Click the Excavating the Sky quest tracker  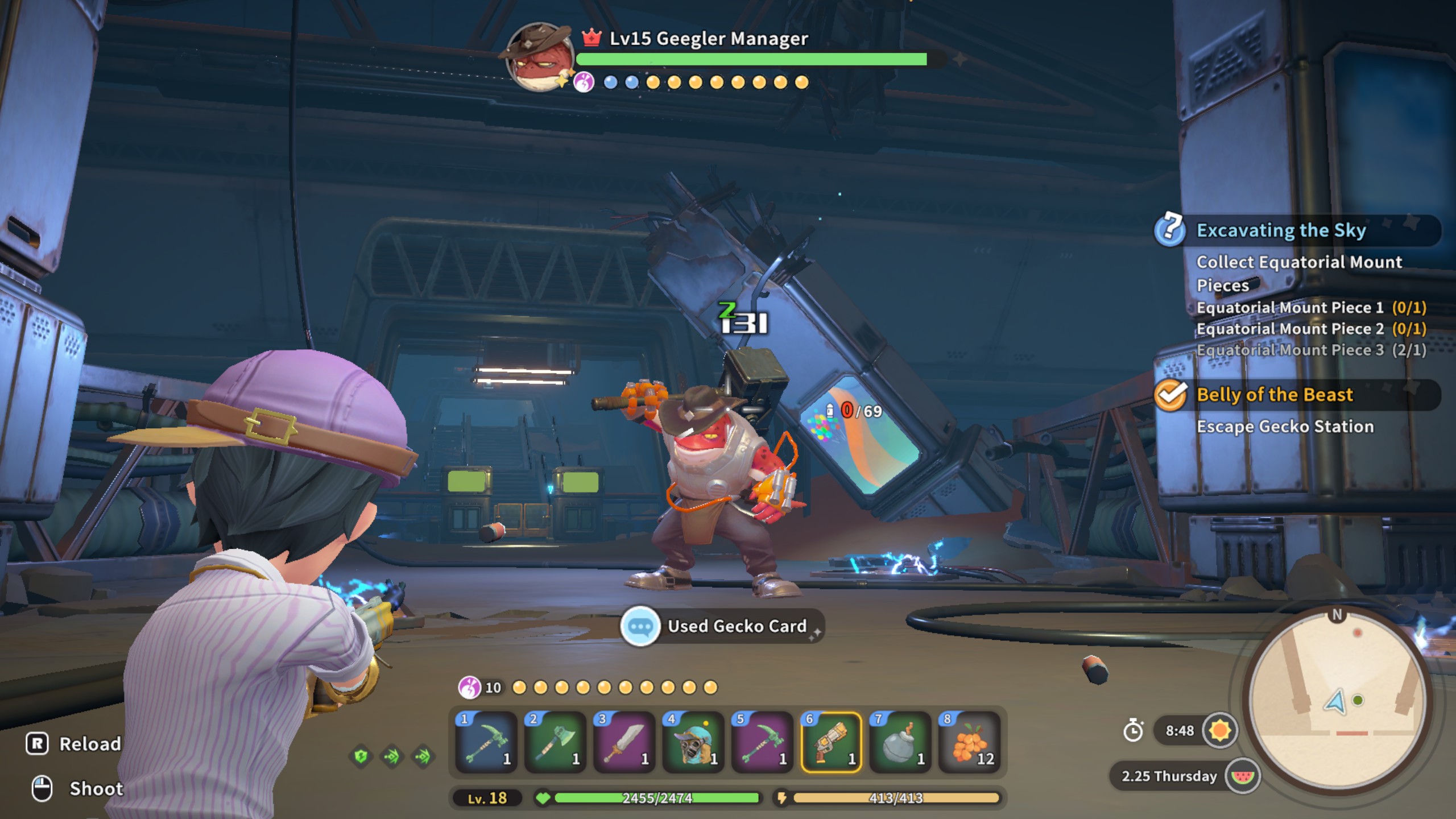(x=1281, y=230)
